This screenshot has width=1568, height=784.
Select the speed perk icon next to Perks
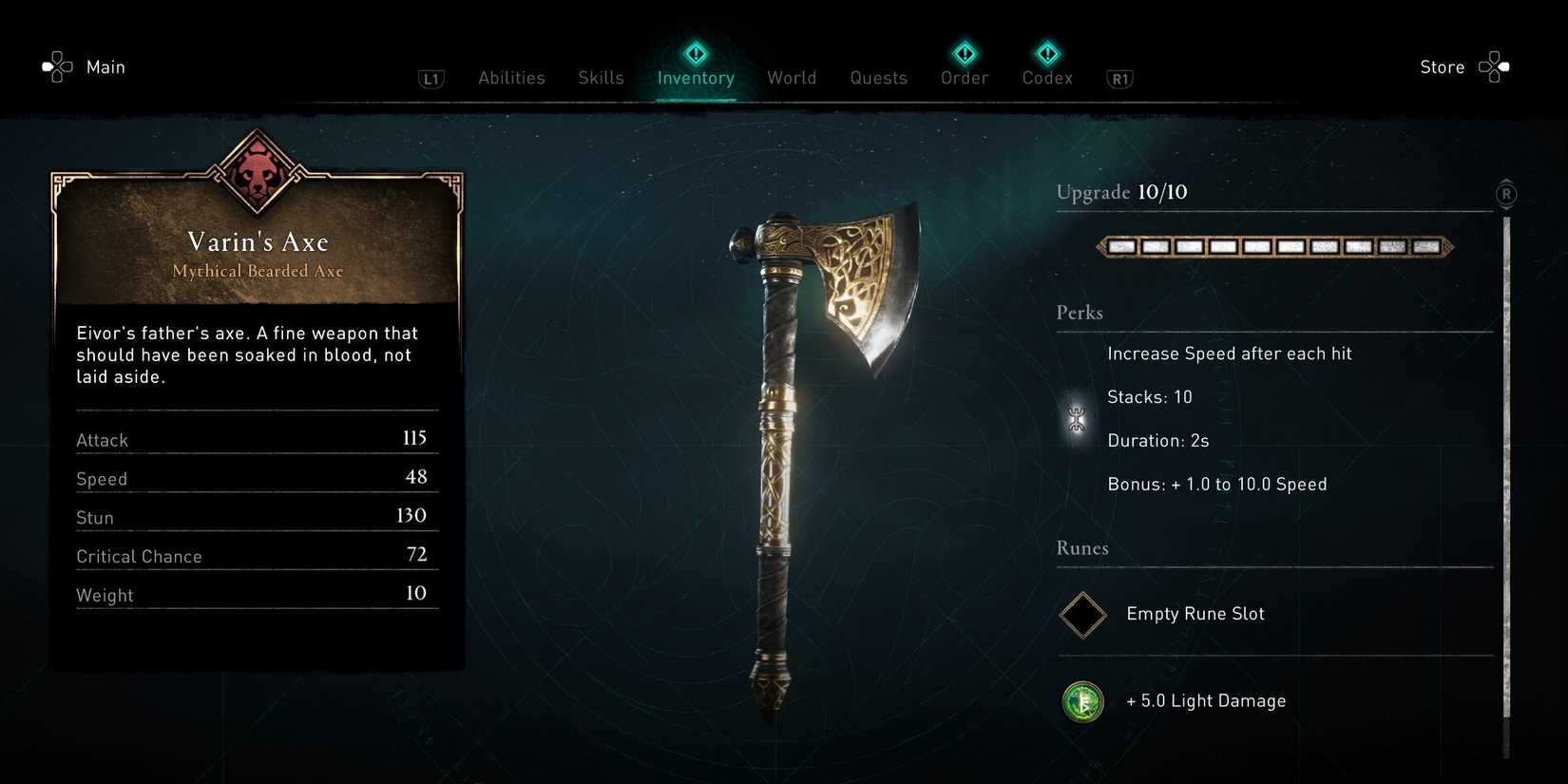[x=1076, y=418]
